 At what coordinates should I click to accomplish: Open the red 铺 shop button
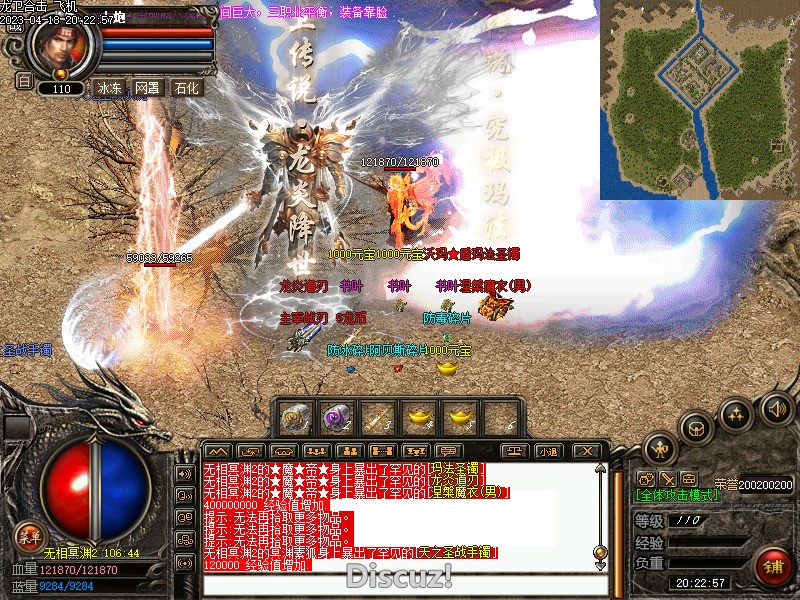(772, 568)
